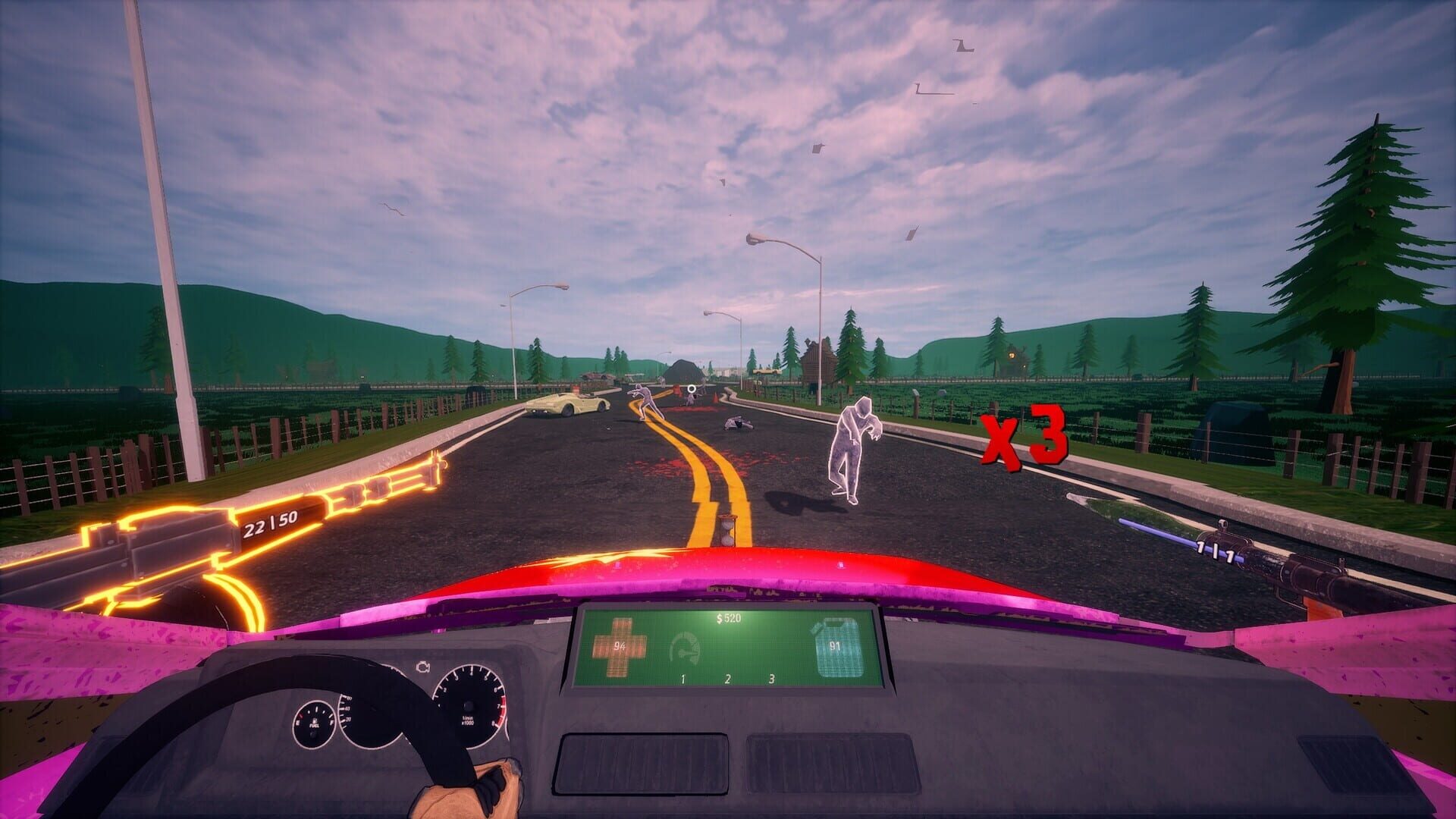1456x819 pixels.
Task: Click the $520 money counter on the display
Action: click(728, 618)
